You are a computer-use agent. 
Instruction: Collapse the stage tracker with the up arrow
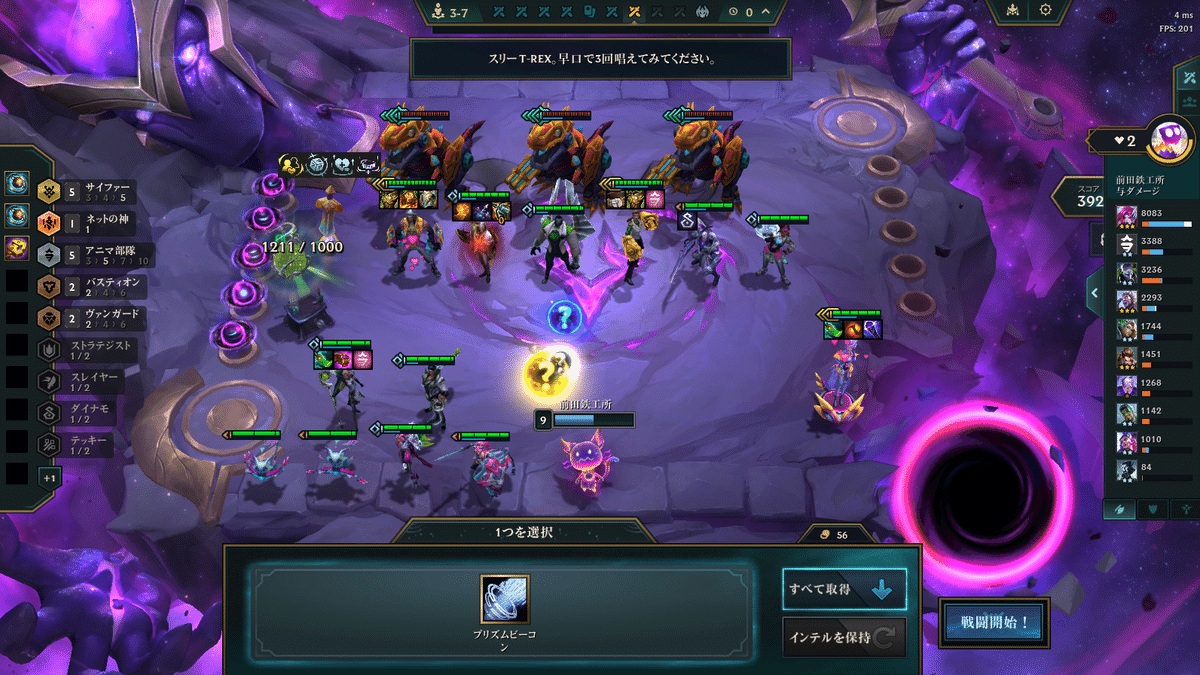coord(765,12)
